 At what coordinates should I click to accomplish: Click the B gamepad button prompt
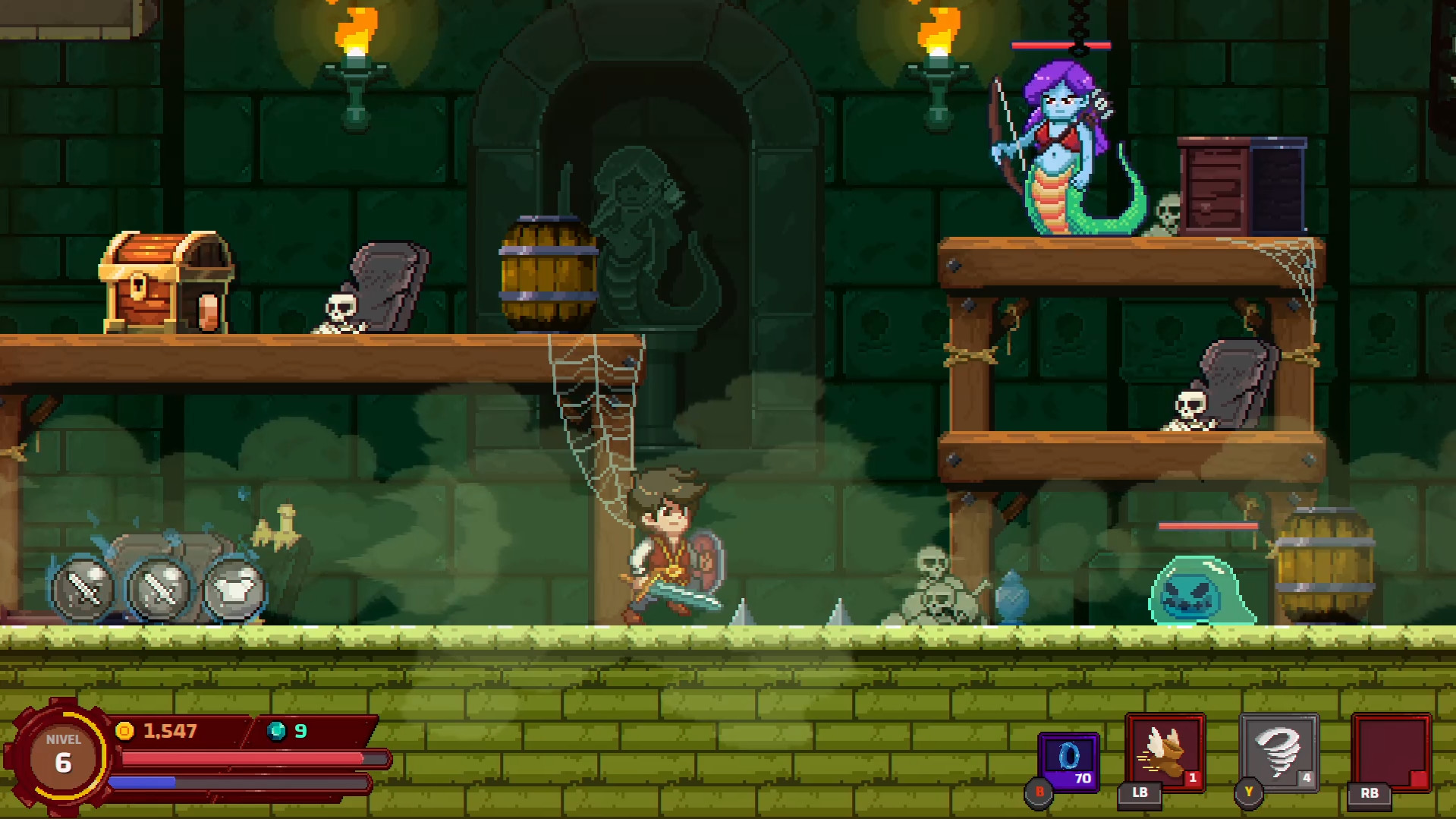pos(1038,792)
